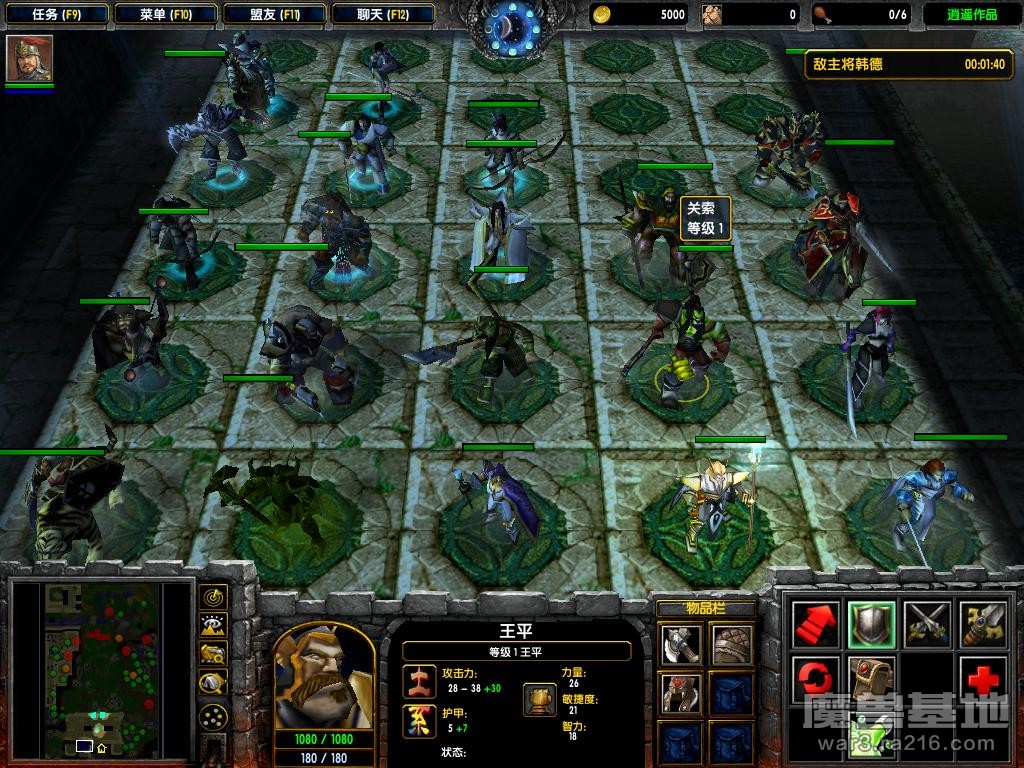Activate the crossed swords Attack command
Screen dimensions: 1024x768
pos(927,625)
